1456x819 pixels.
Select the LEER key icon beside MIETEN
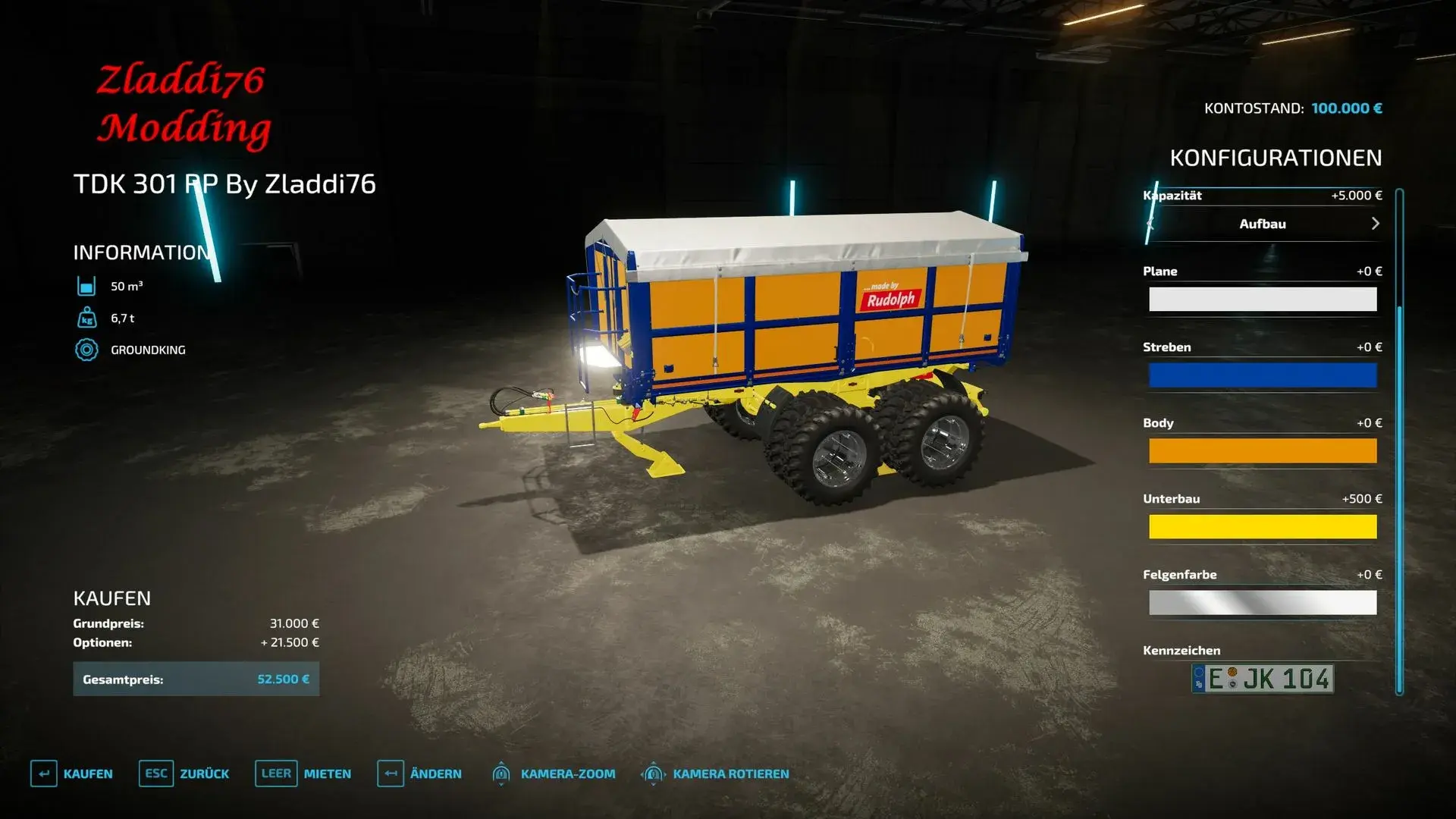point(276,773)
